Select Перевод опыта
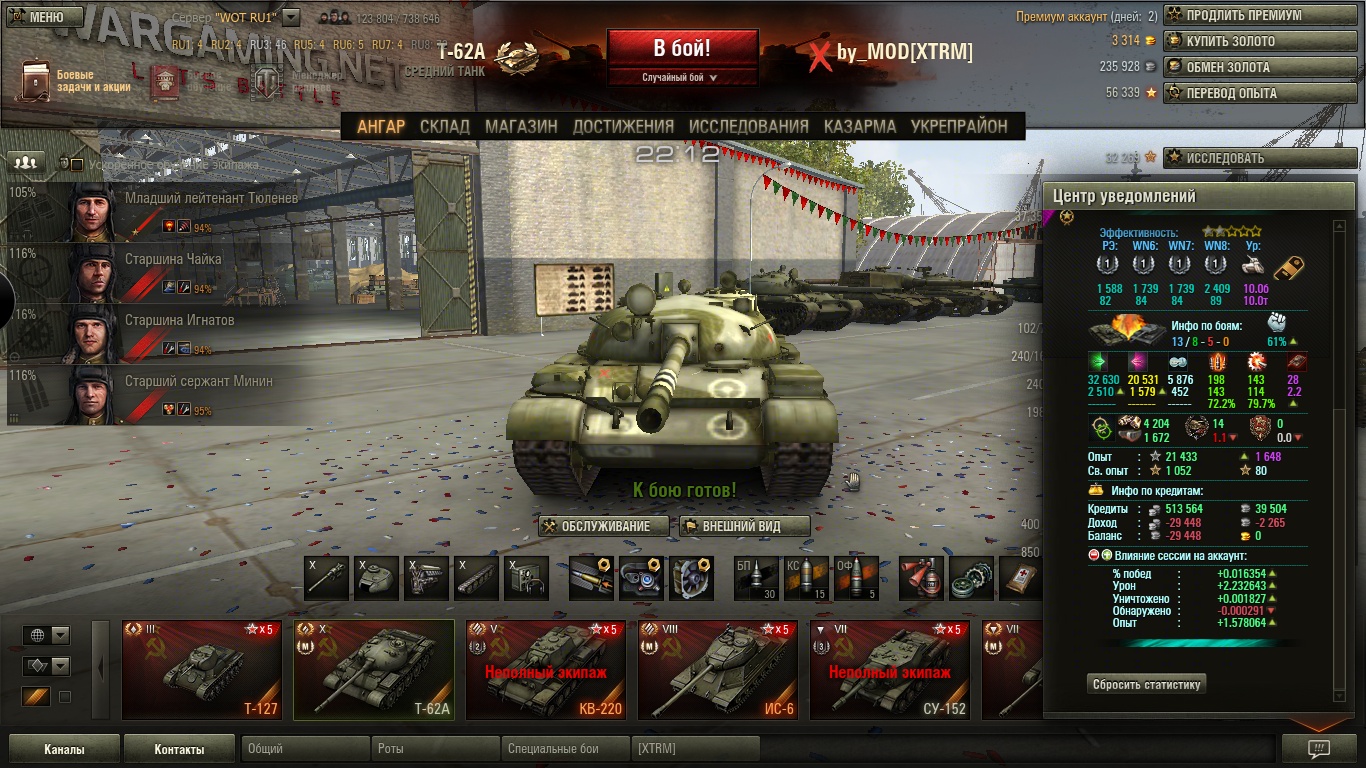The image size is (1366, 768). [1260, 94]
